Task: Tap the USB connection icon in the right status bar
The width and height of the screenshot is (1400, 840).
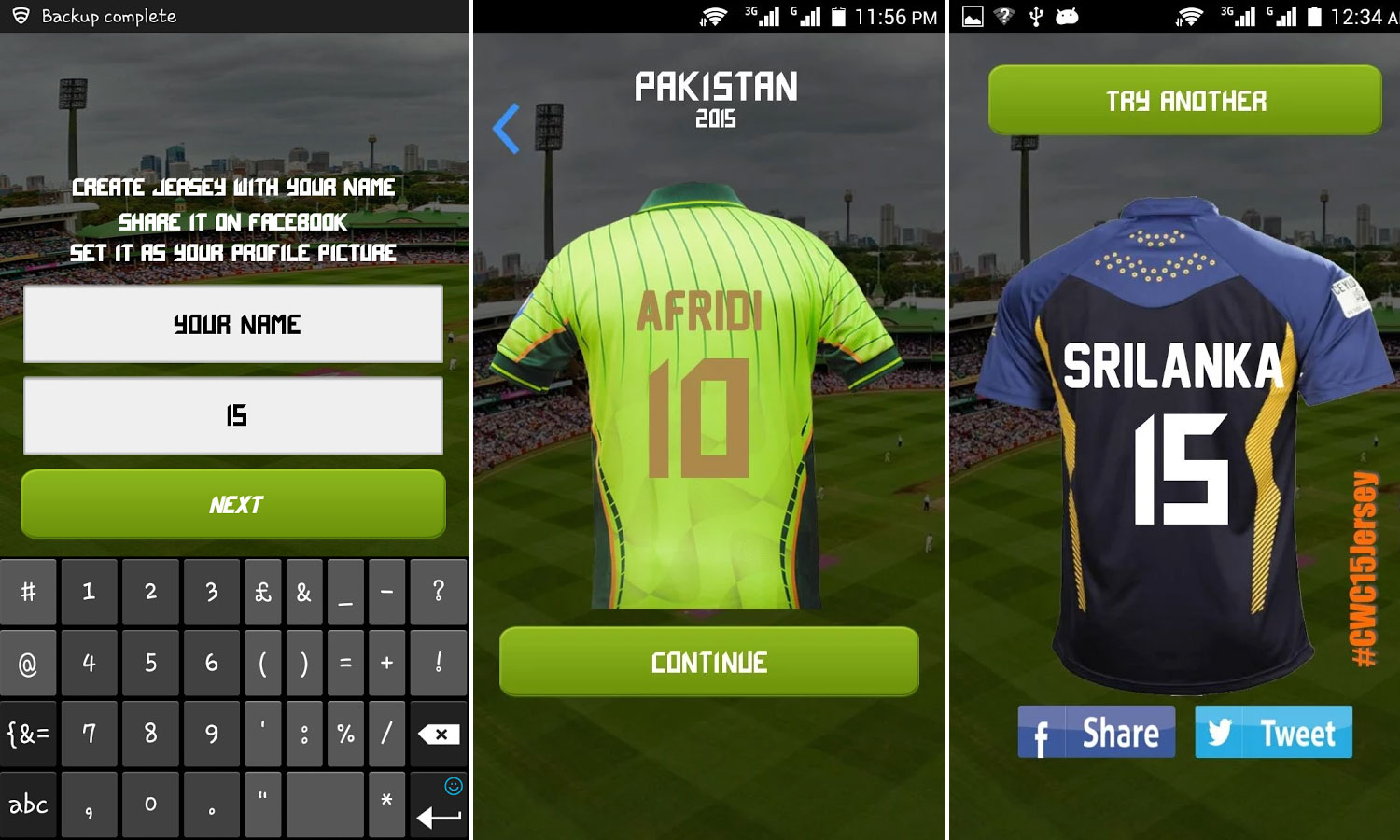Action: coord(1037,15)
